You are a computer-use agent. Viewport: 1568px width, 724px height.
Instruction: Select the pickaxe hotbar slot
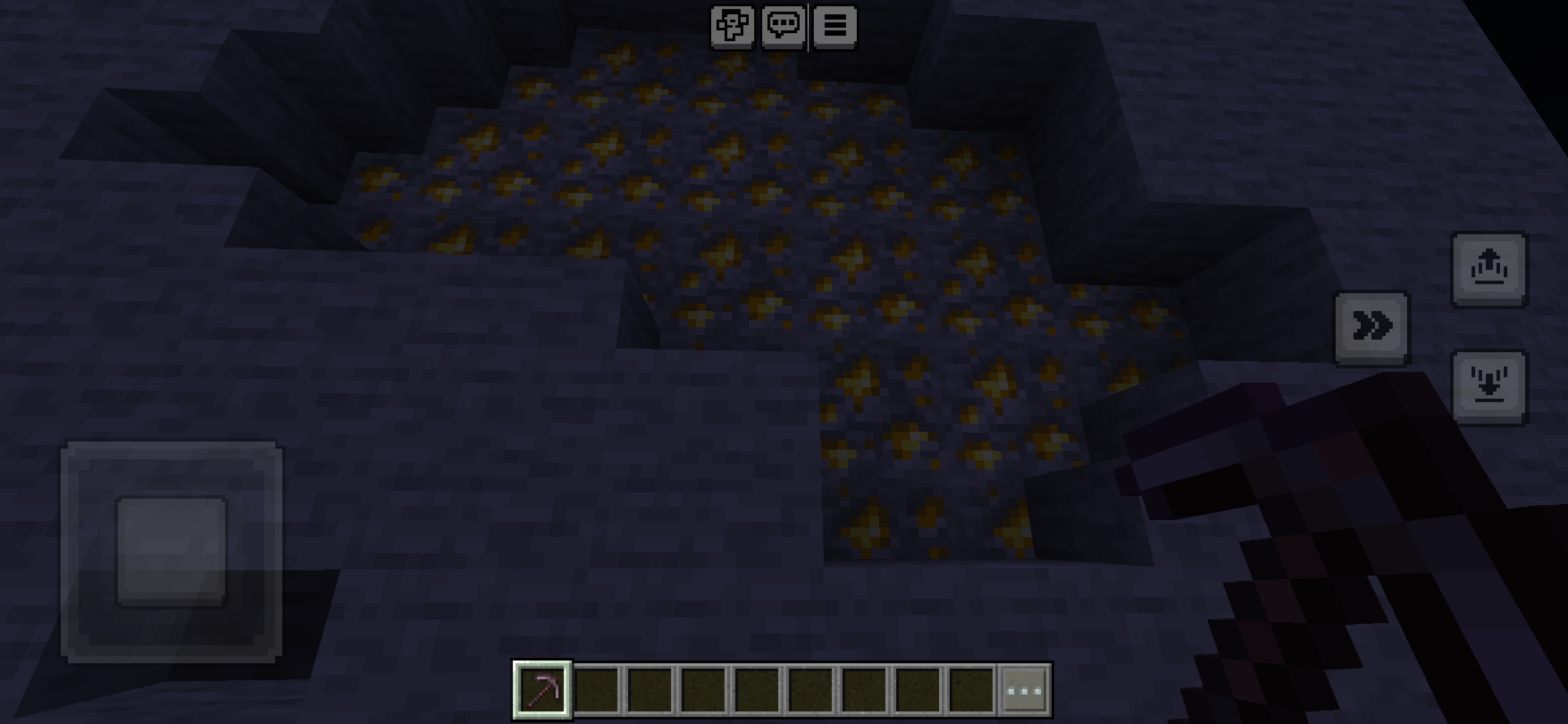pos(542,690)
